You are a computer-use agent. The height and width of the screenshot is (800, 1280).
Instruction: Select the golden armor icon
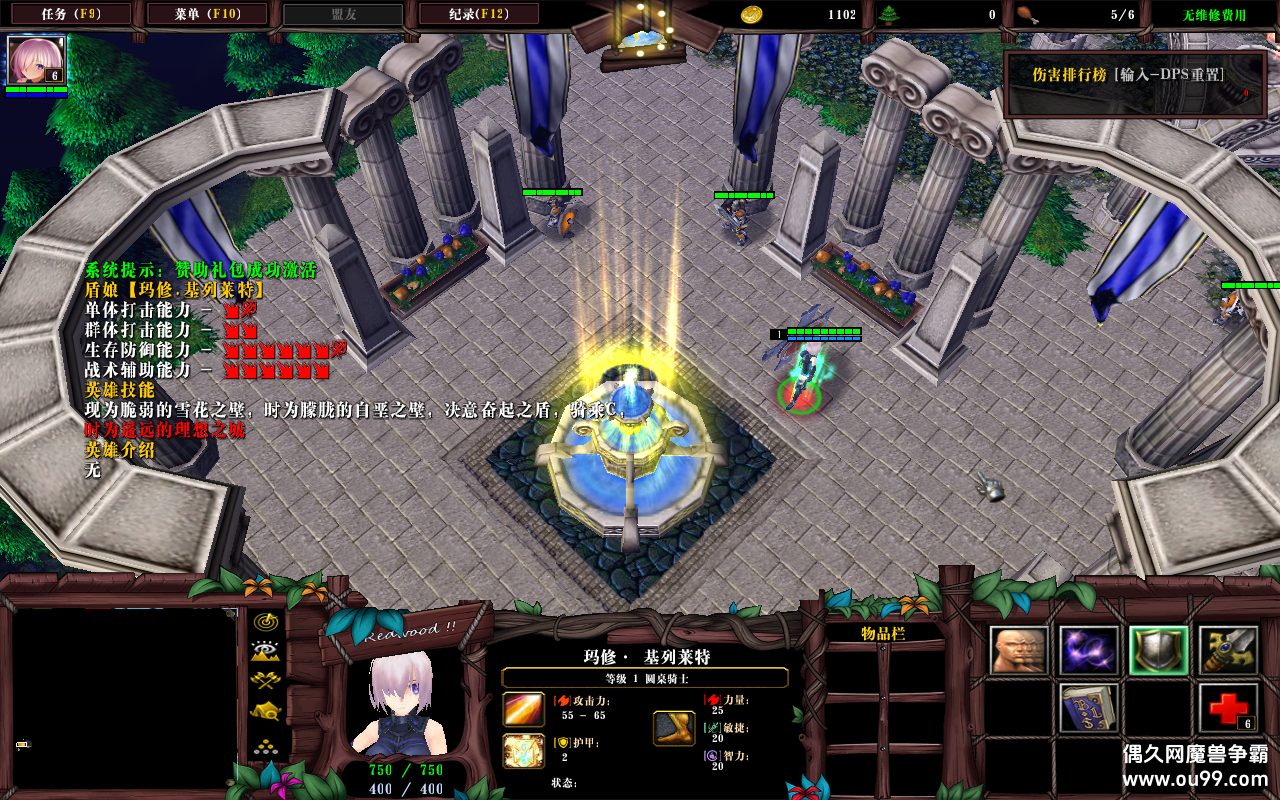pos(523,751)
